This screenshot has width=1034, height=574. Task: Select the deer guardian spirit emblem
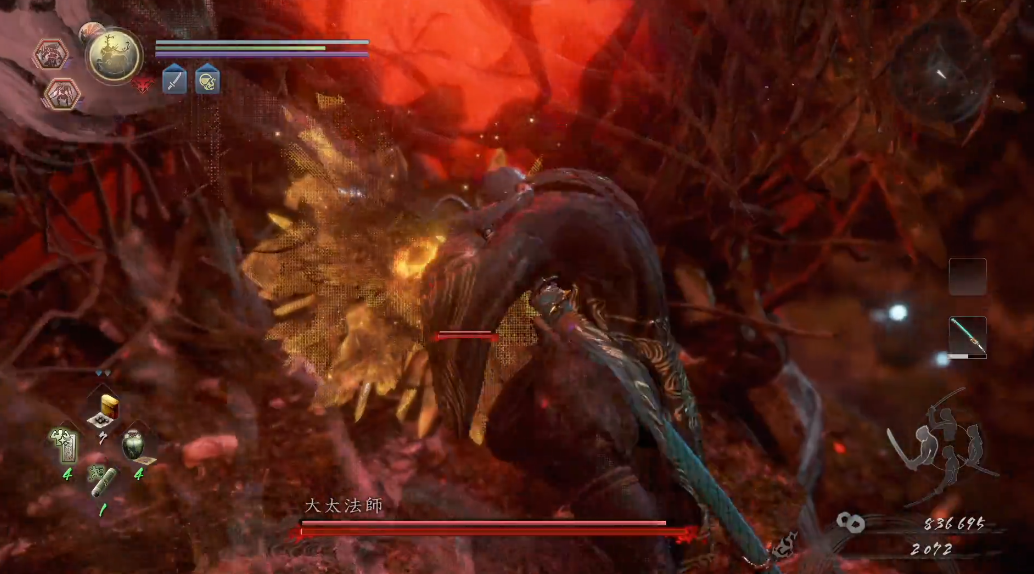tap(113, 55)
